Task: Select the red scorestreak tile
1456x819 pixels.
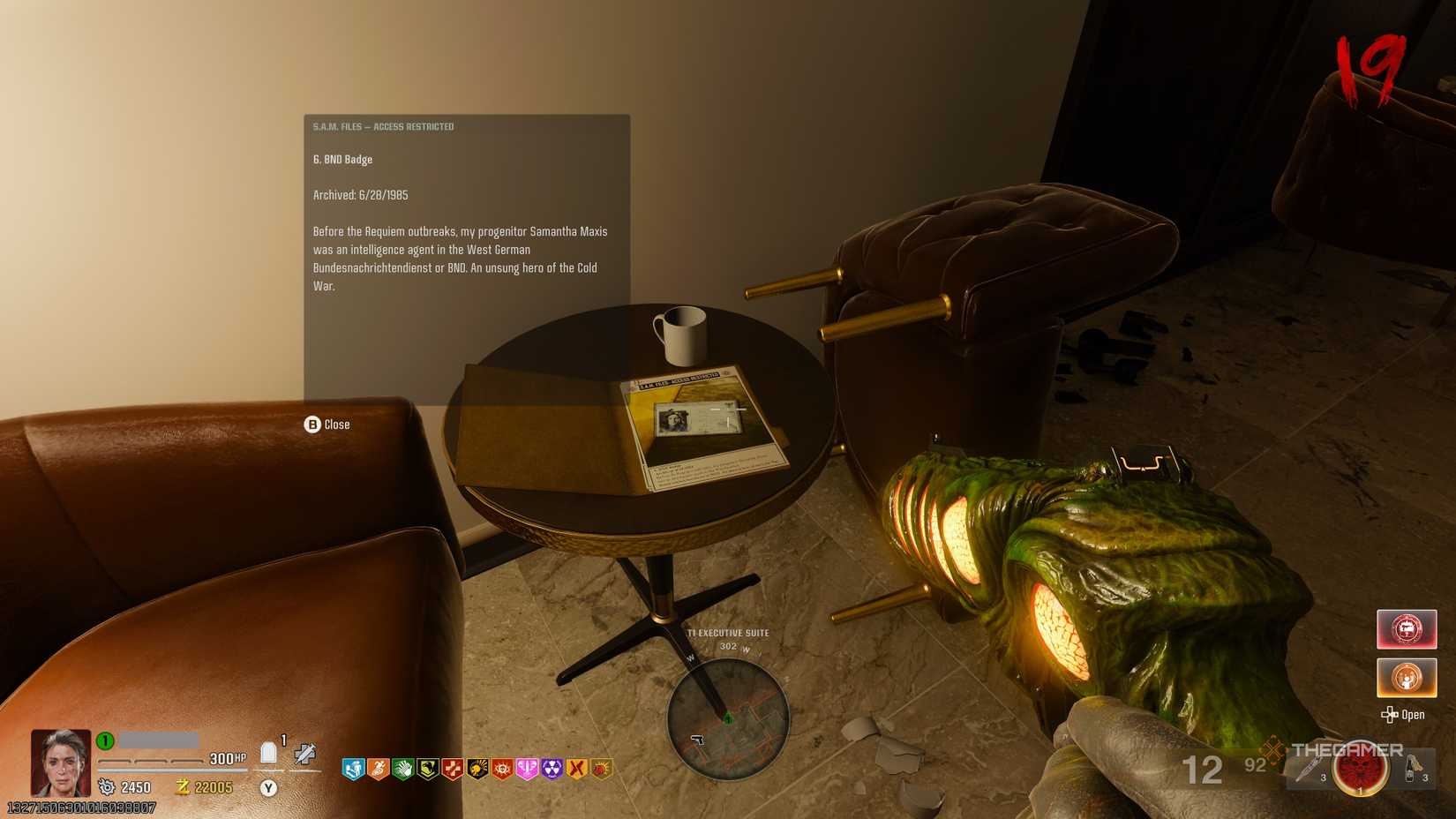Action: (x=1406, y=629)
